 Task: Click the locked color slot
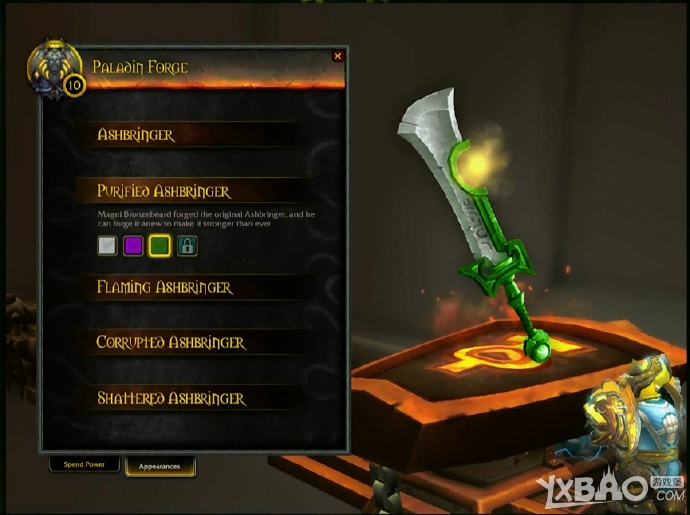pos(187,246)
